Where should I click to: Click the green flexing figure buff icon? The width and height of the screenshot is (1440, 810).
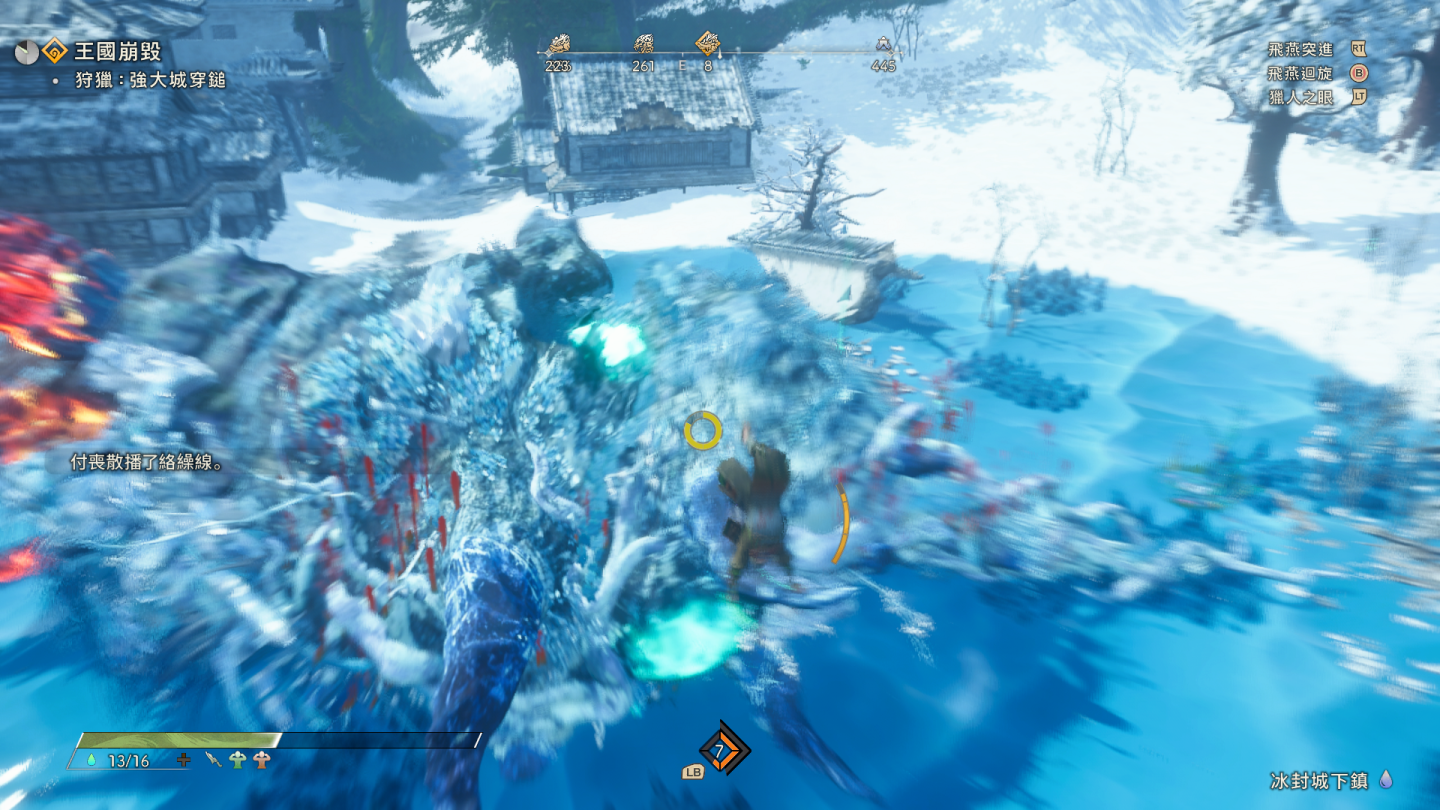237,760
